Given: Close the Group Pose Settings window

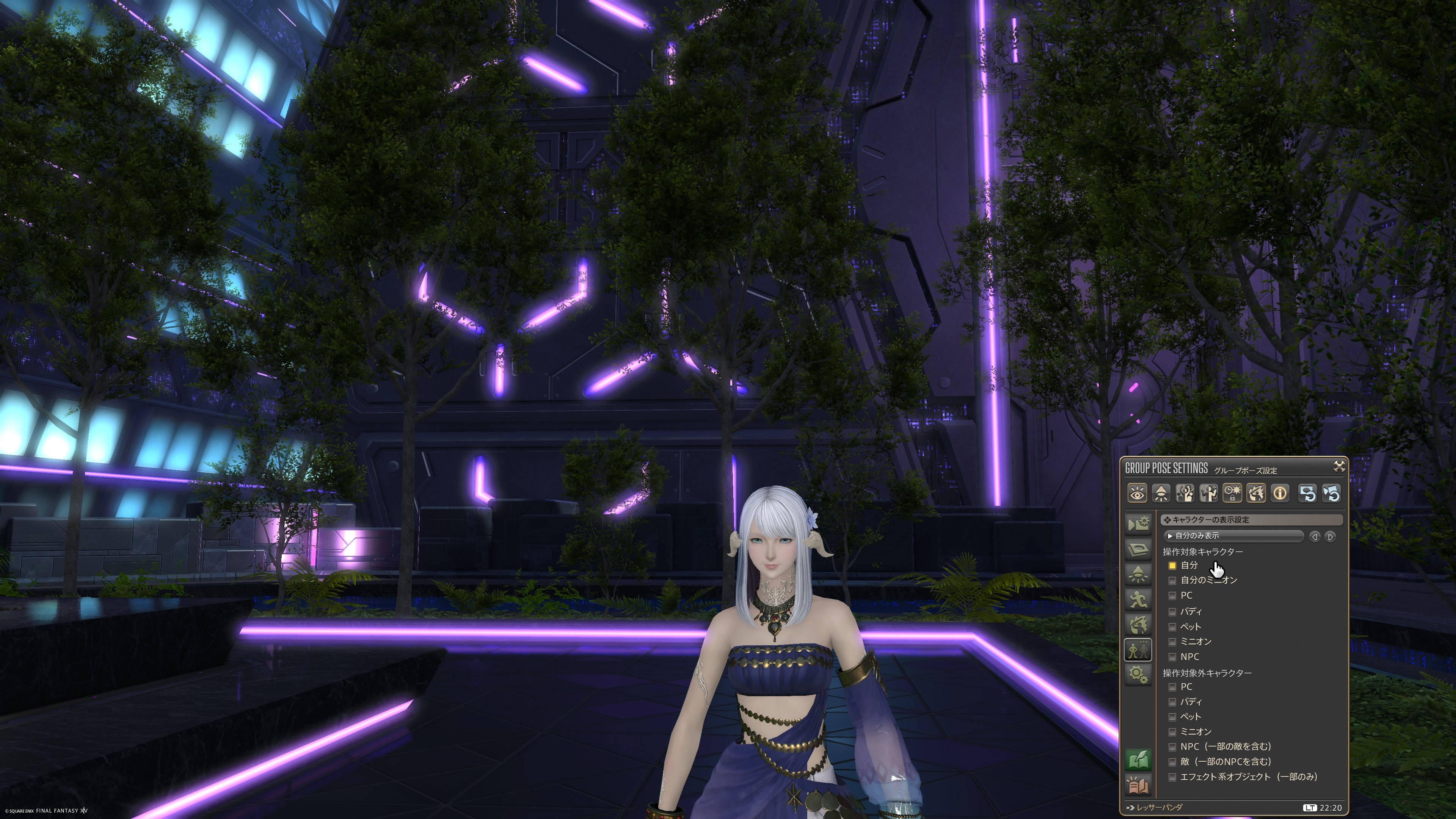Looking at the screenshot, I should pos(1338,466).
